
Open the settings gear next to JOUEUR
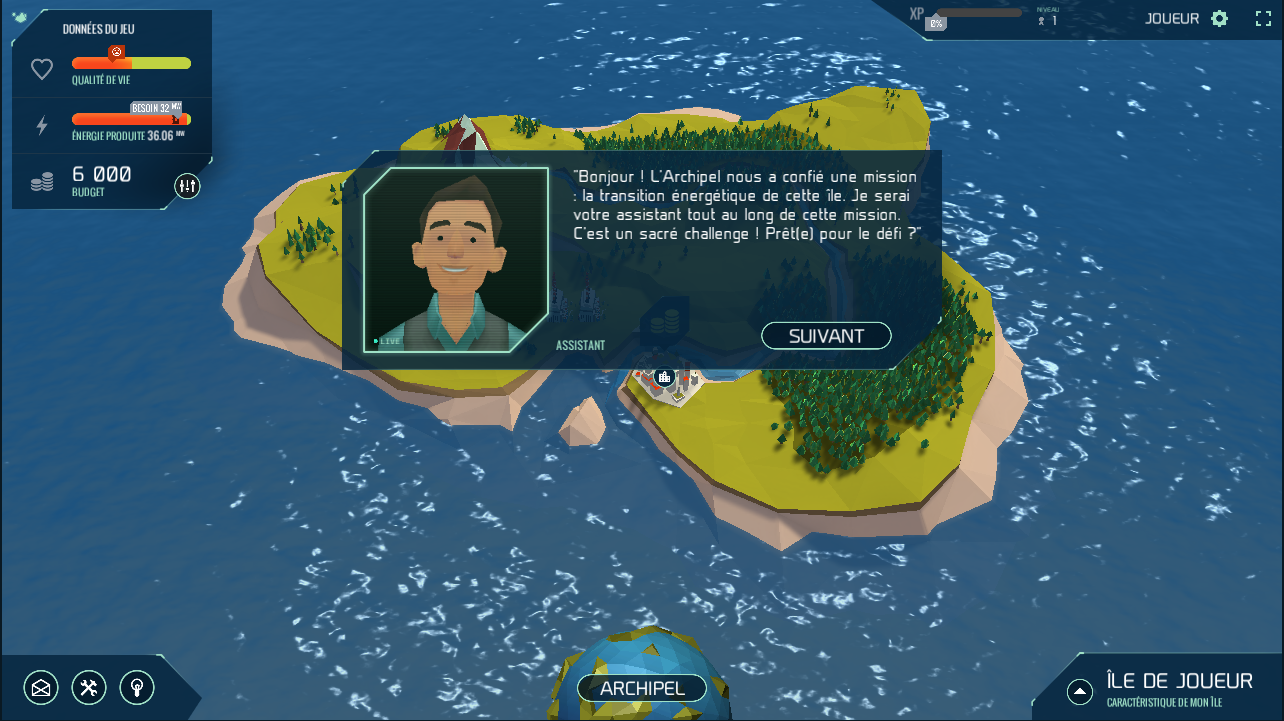coord(1219,18)
